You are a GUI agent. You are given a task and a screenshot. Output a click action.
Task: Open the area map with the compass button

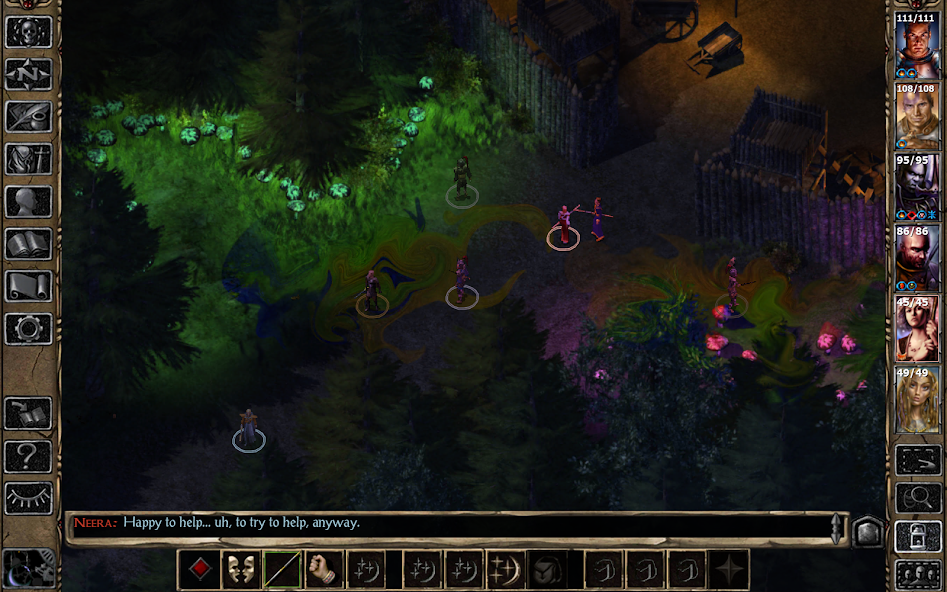[29, 74]
